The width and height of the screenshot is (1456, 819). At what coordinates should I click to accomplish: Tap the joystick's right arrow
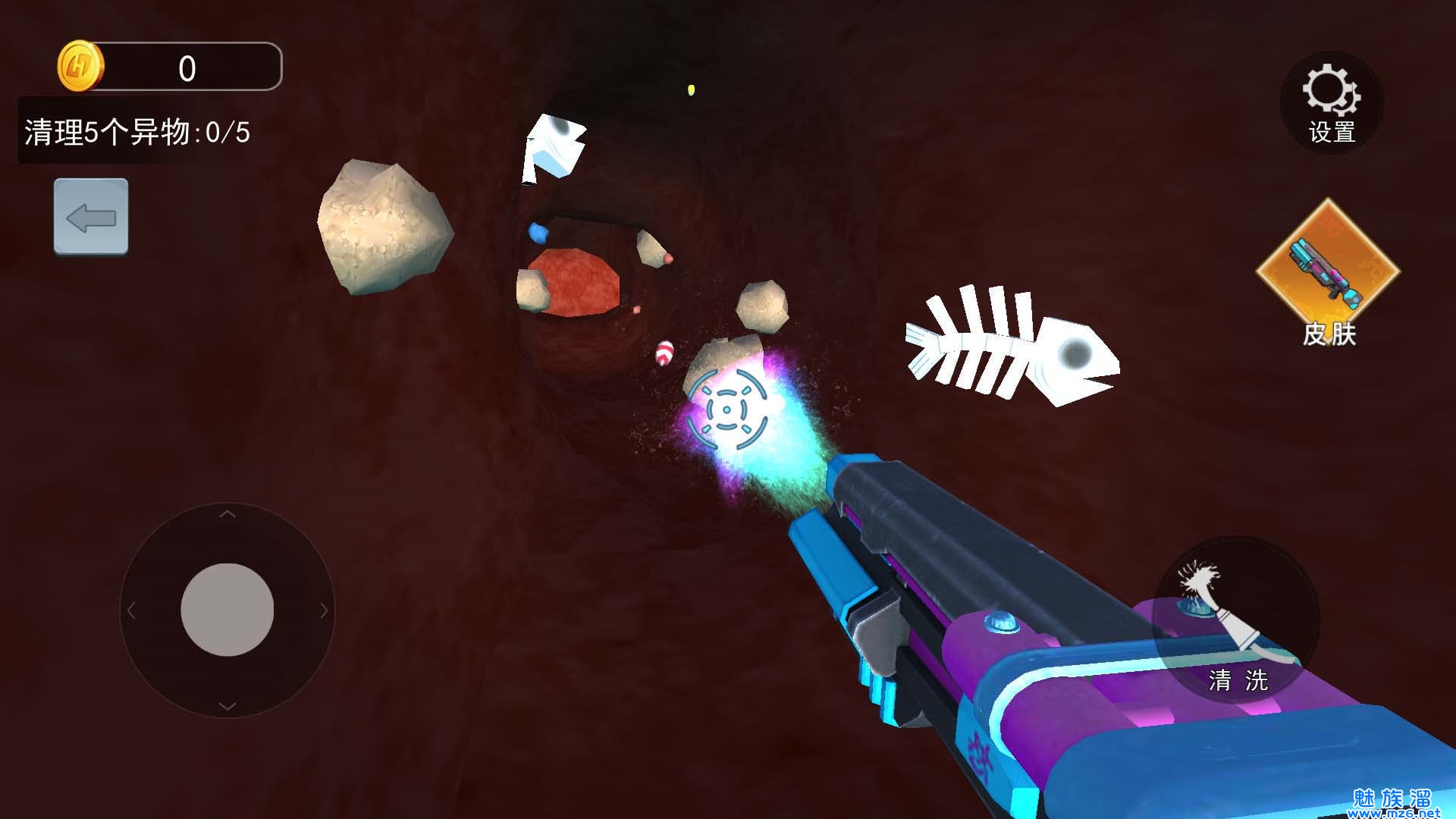pos(324,610)
